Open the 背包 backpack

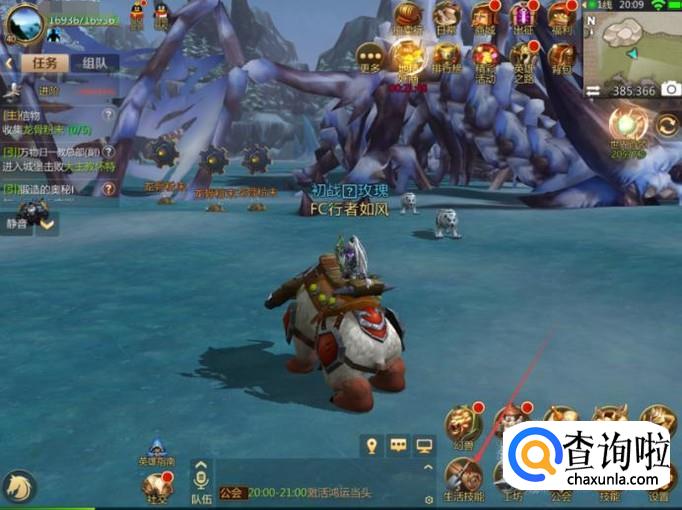[x=561, y=57]
